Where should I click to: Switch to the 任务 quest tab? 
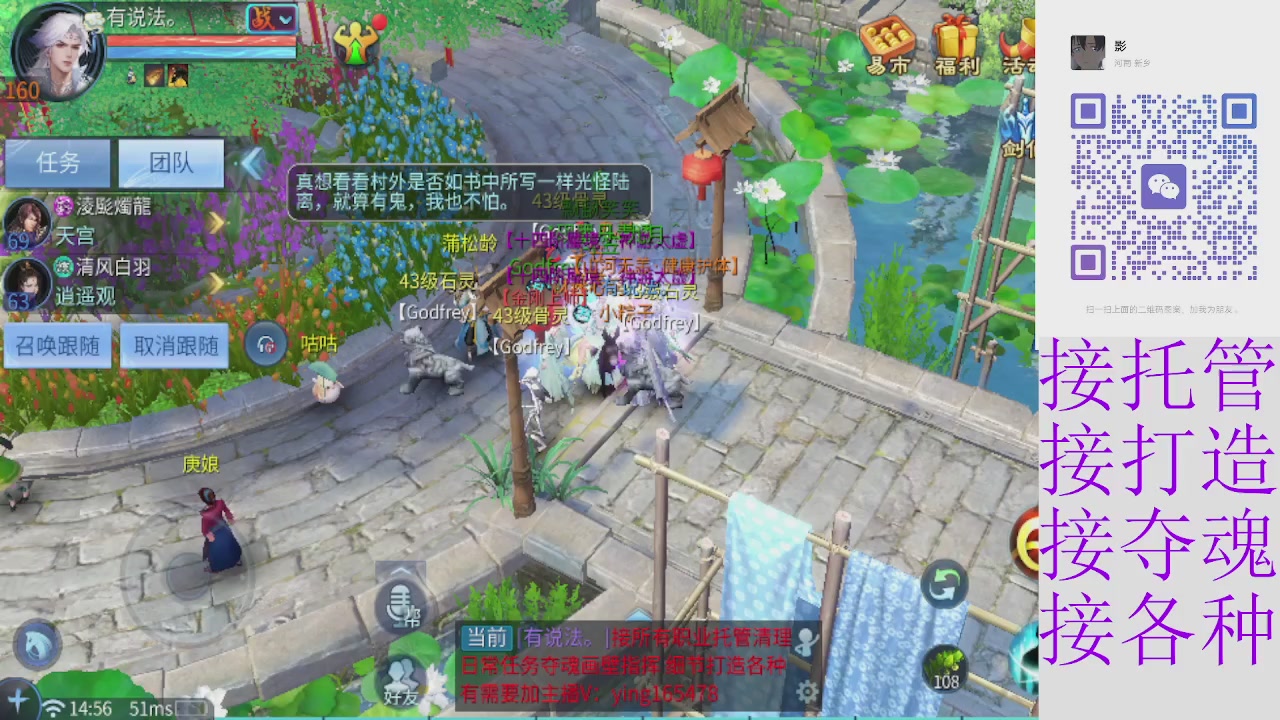57,163
